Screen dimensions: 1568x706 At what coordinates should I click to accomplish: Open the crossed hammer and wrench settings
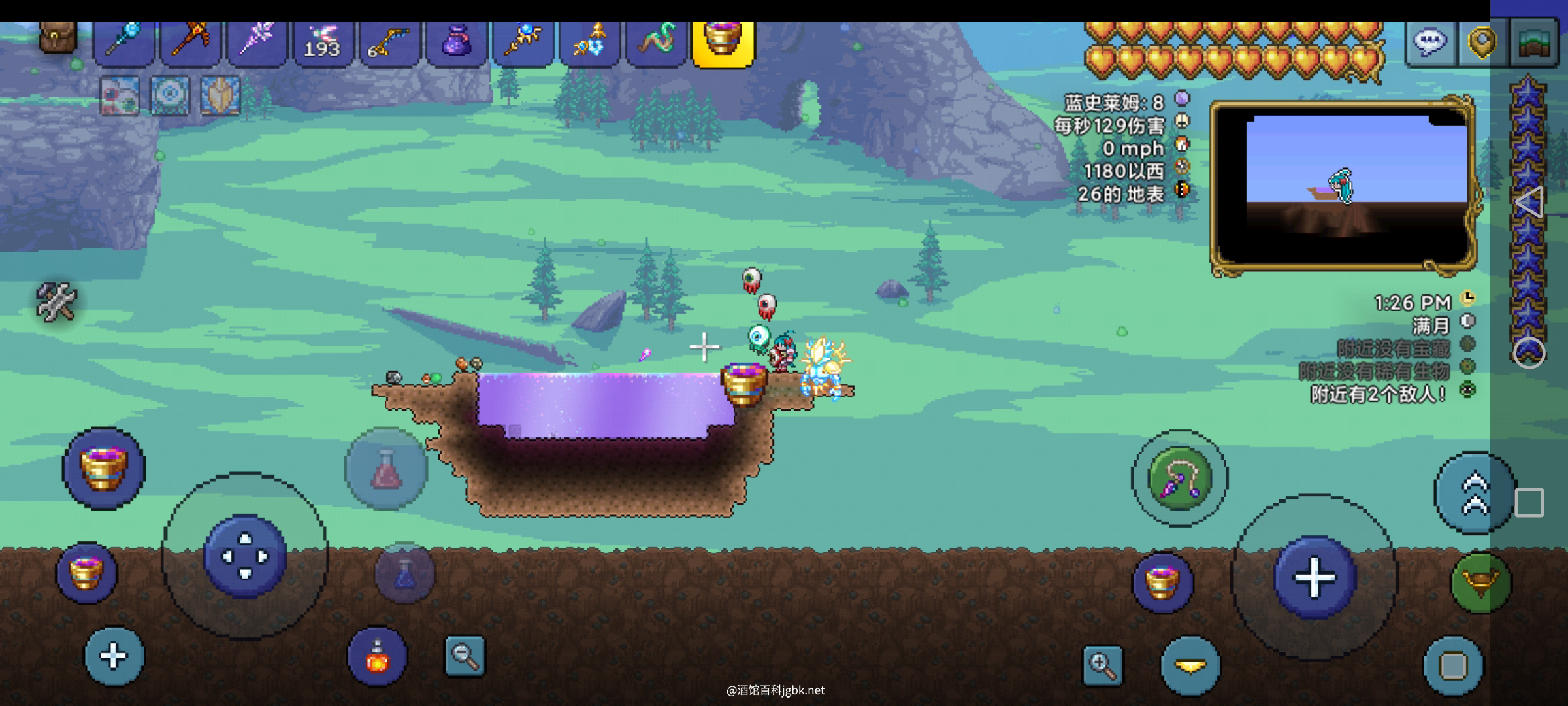click(56, 301)
